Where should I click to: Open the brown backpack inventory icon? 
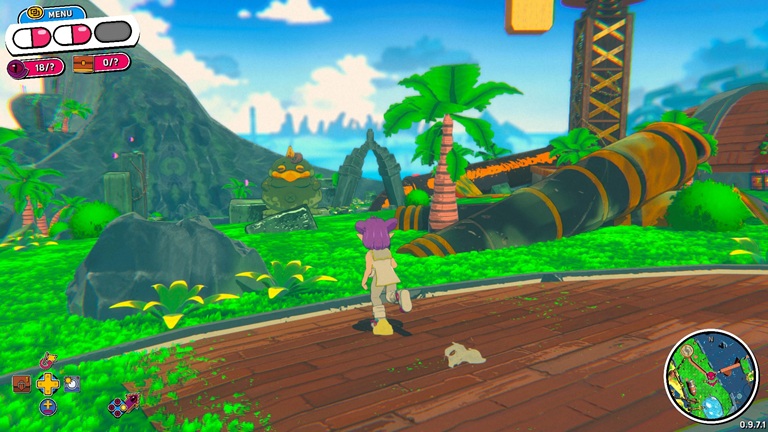[21, 383]
